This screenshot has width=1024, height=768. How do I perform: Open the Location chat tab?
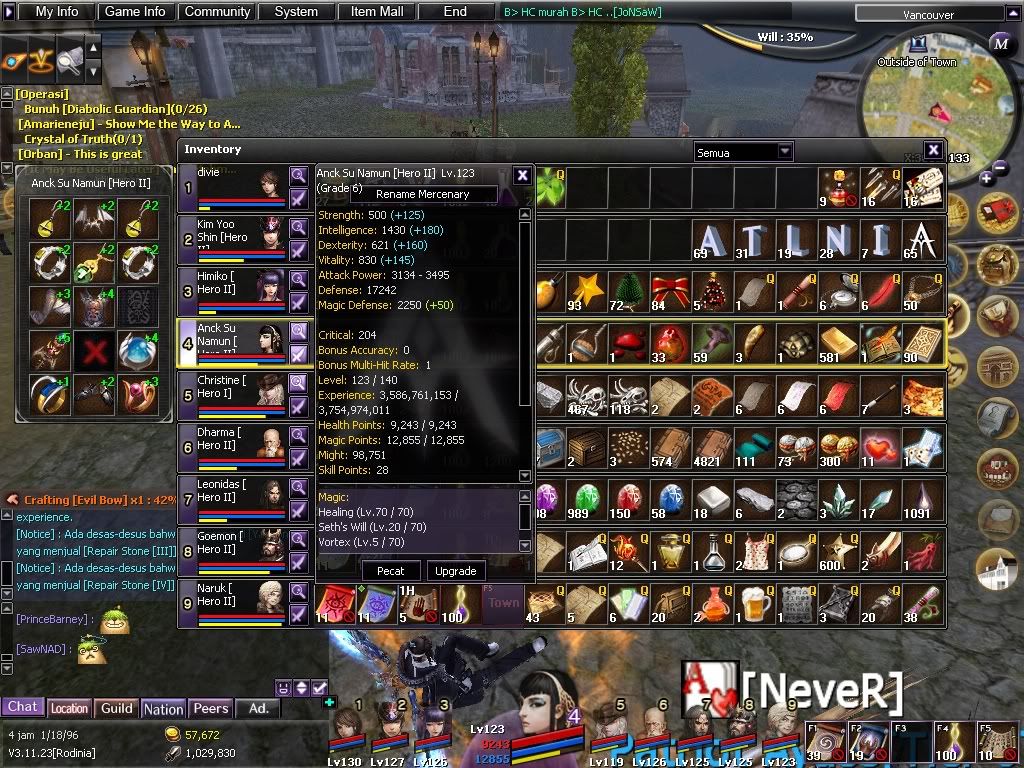tap(69, 708)
